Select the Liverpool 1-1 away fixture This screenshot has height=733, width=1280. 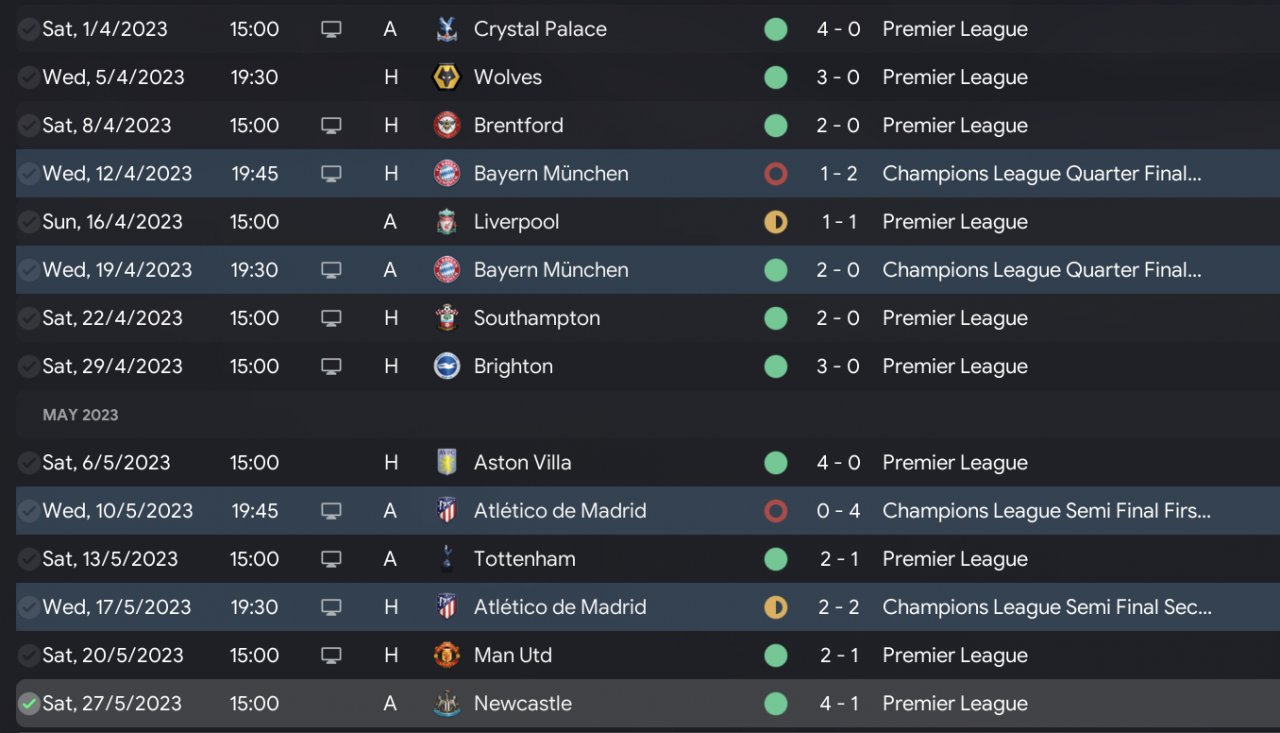(x=640, y=222)
